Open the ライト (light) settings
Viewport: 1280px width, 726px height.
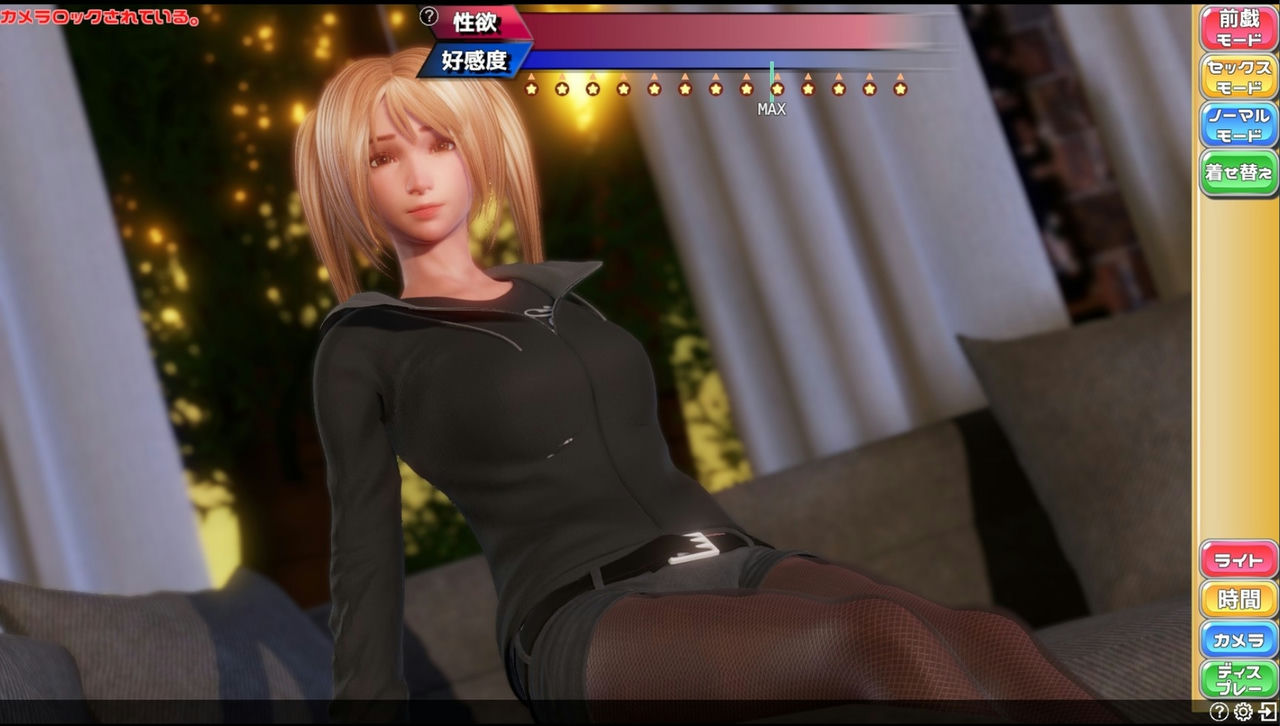click(1238, 560)
